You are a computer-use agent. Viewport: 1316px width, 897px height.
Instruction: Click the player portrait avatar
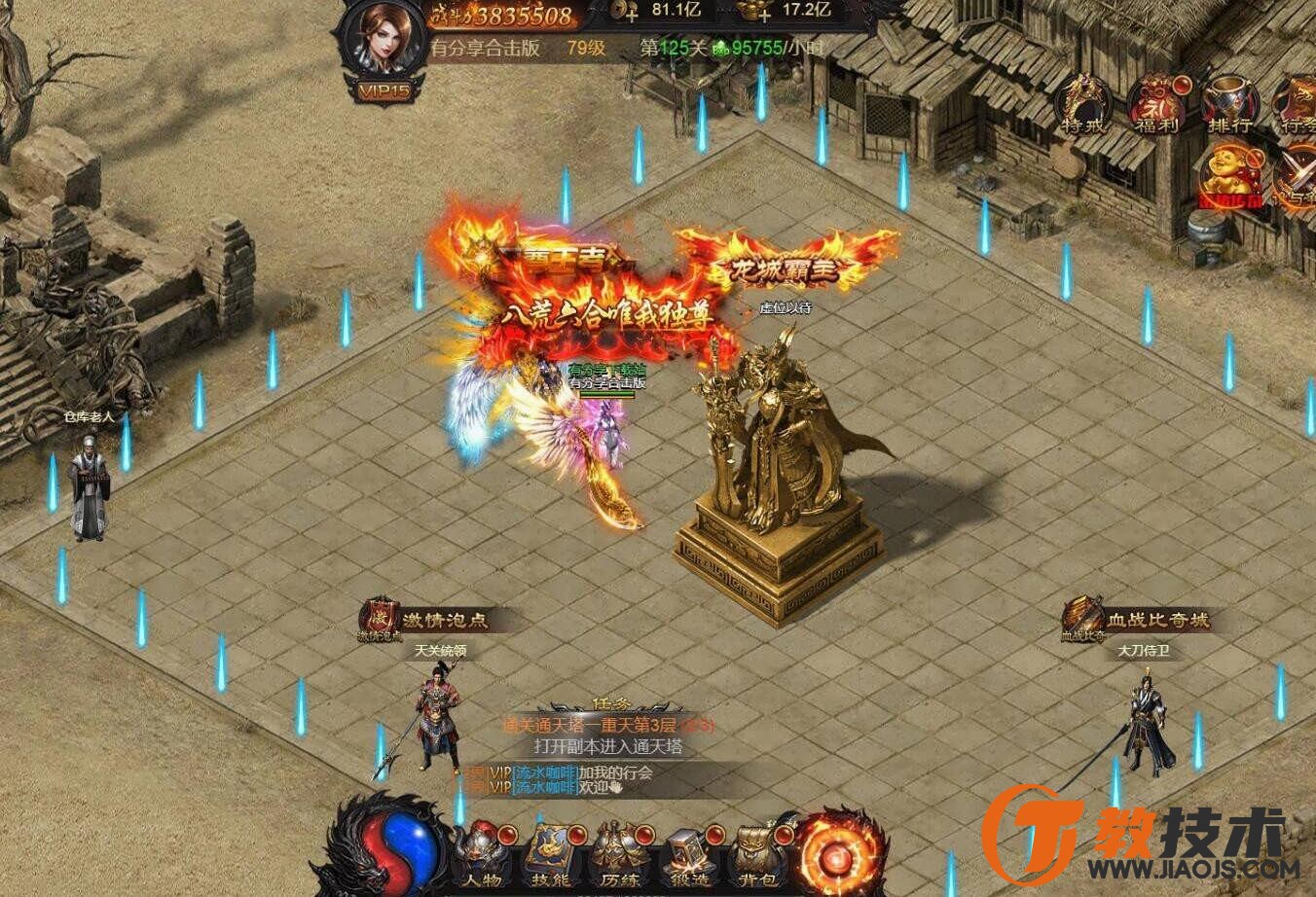(385, 37)
